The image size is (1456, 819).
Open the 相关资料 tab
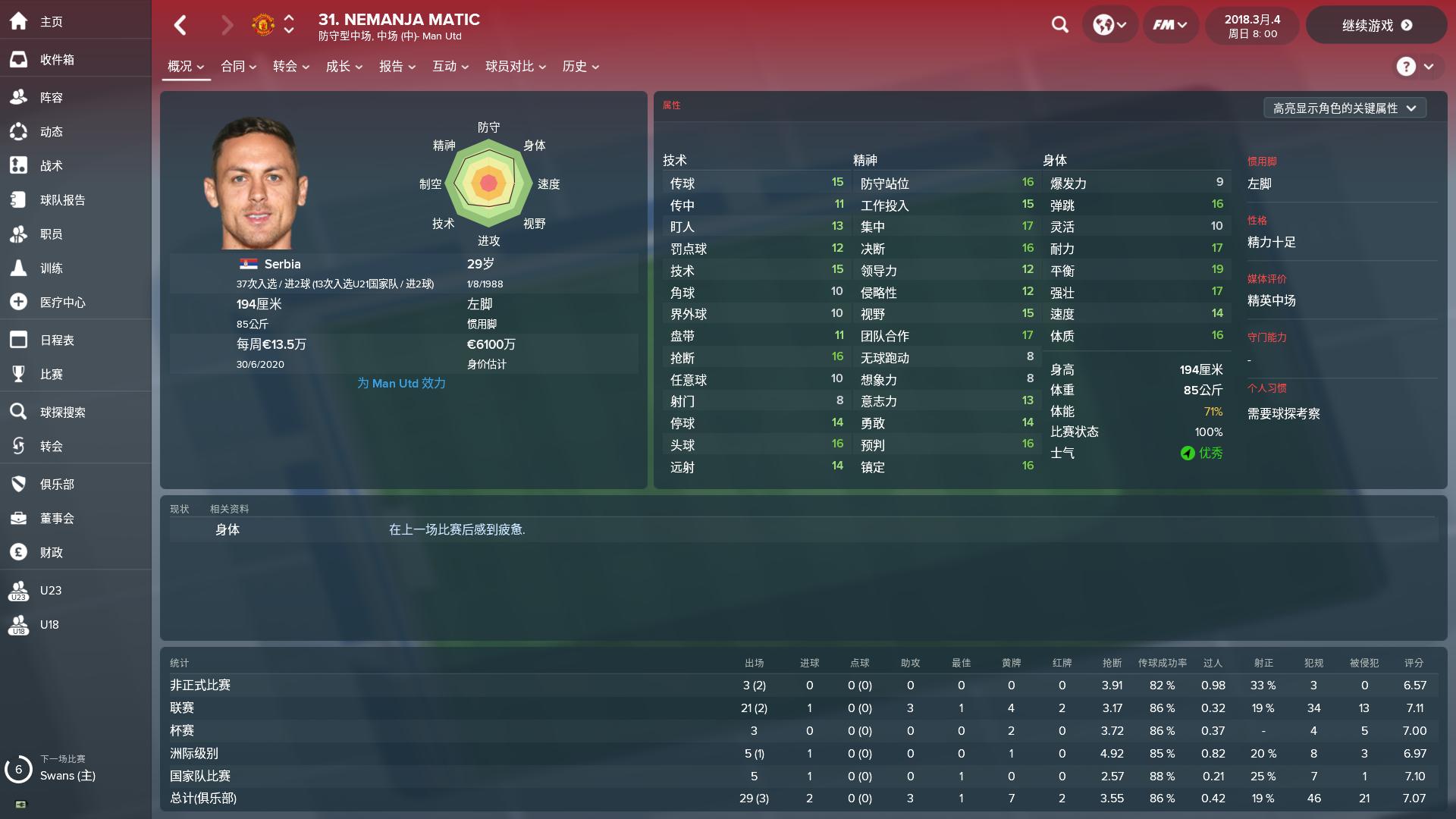tap(228, 509)
